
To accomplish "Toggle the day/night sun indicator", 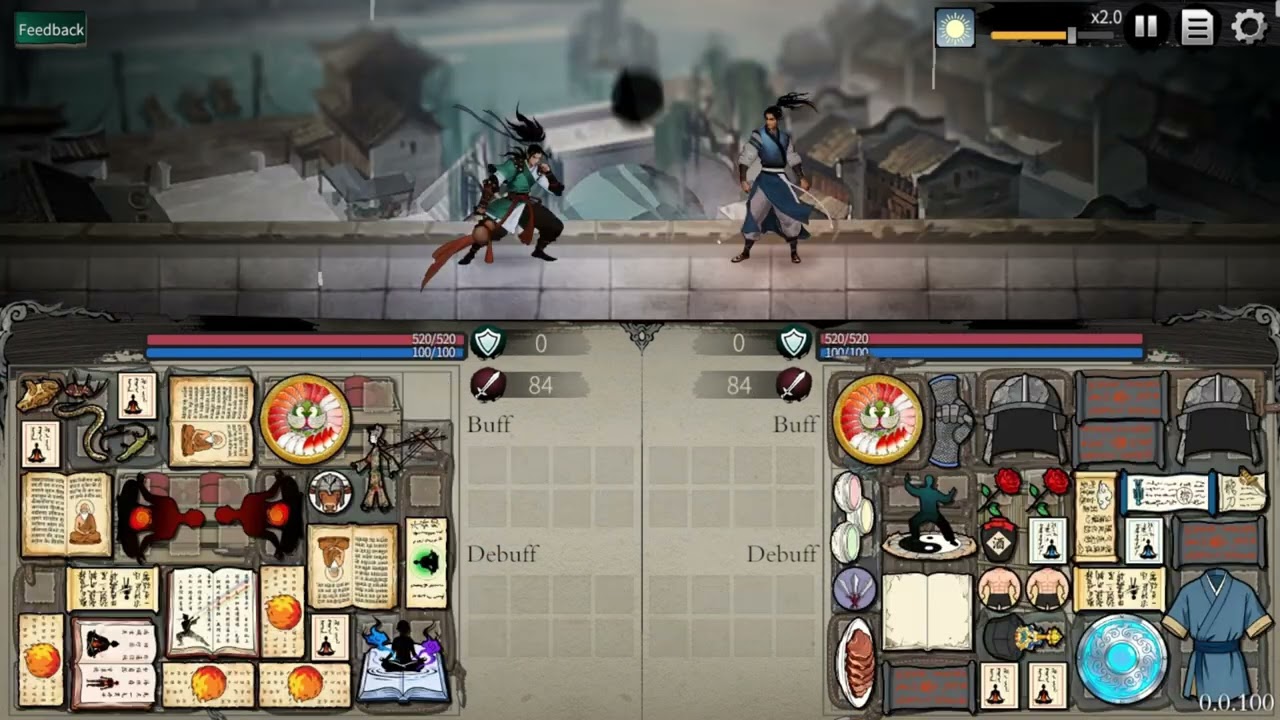I will click(x=953, y=28).
